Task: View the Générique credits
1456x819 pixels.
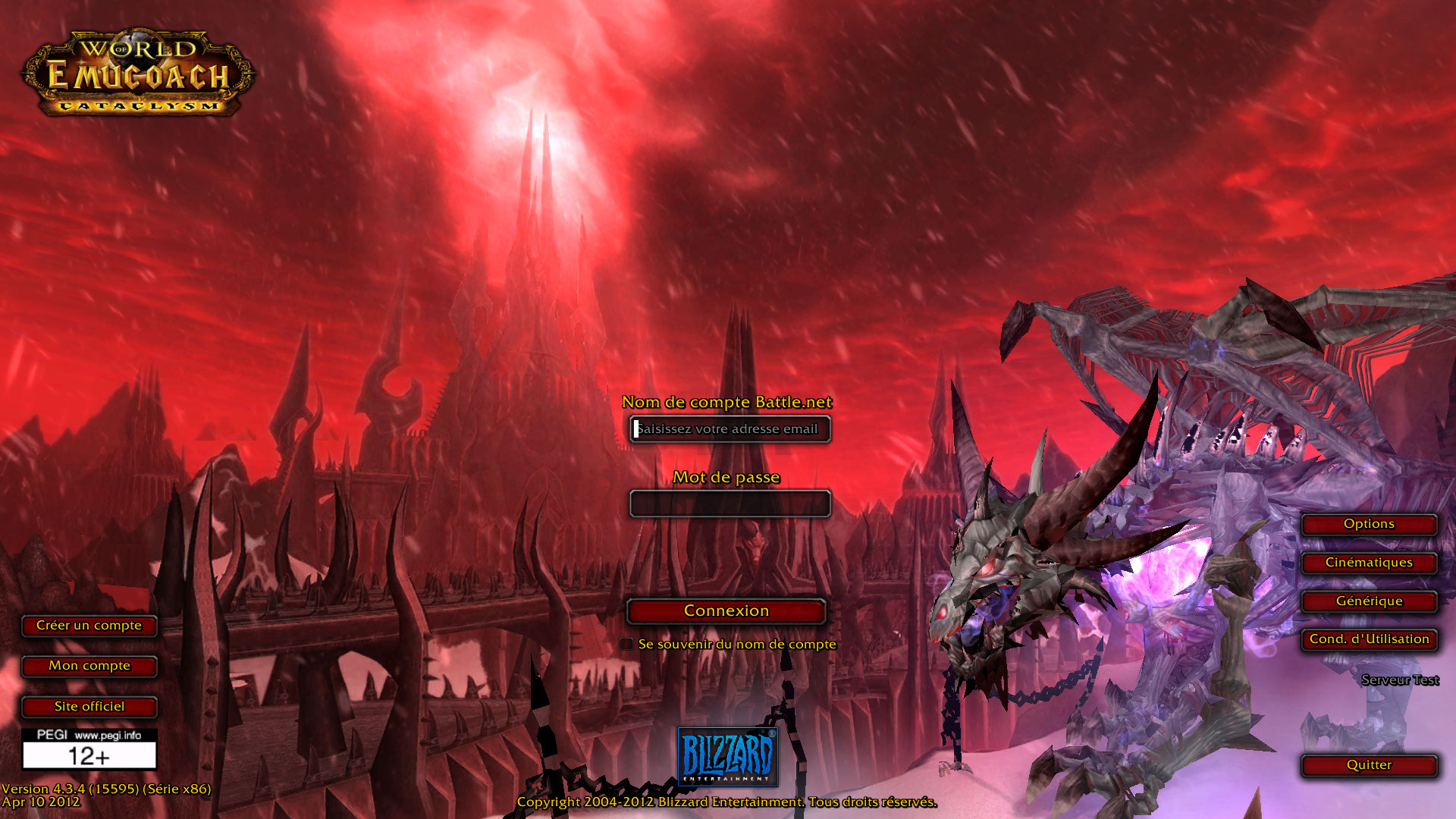Action: (x=1369, y=601)
